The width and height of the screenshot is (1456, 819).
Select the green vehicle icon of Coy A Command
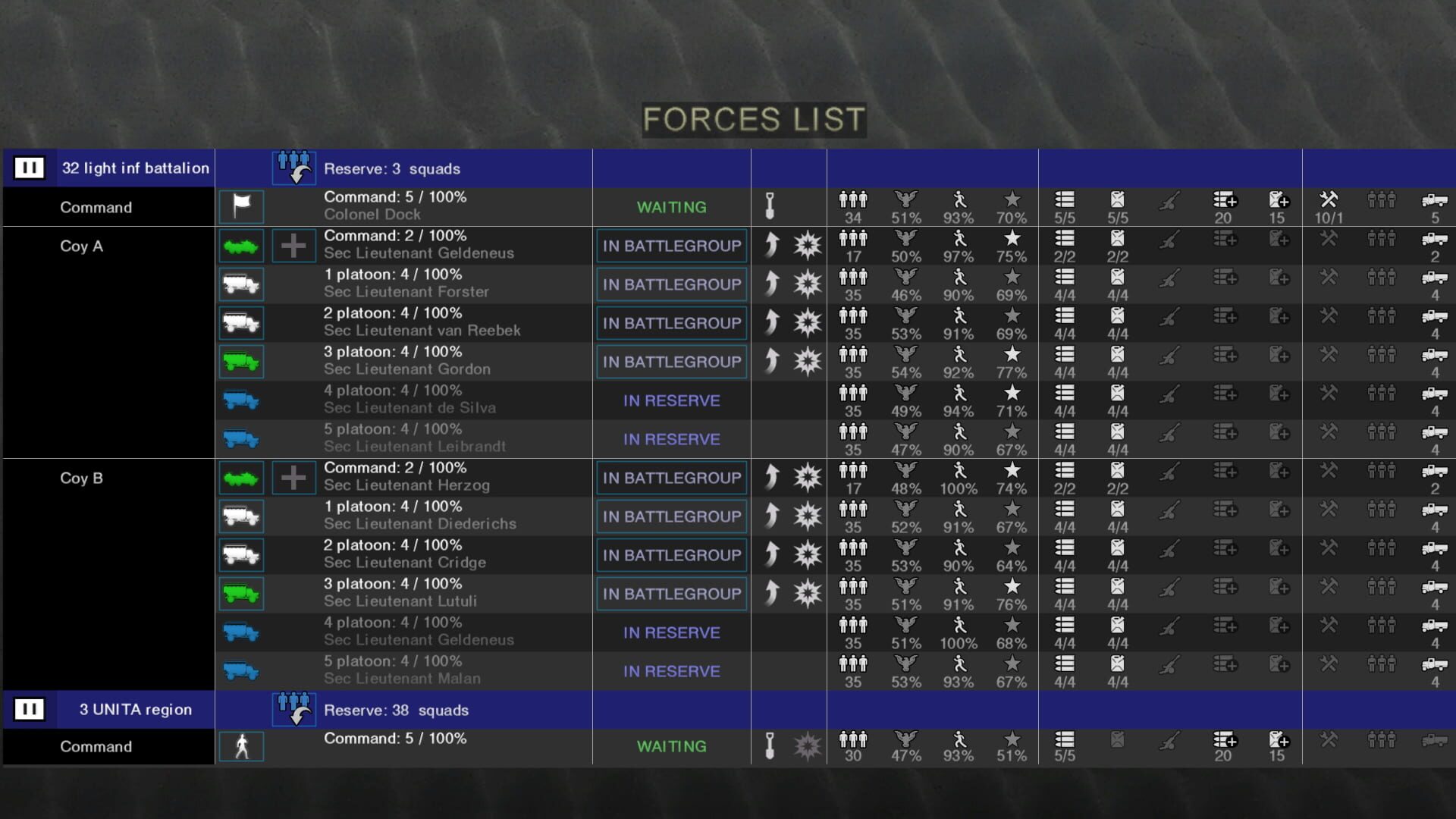tap(241, 245)
